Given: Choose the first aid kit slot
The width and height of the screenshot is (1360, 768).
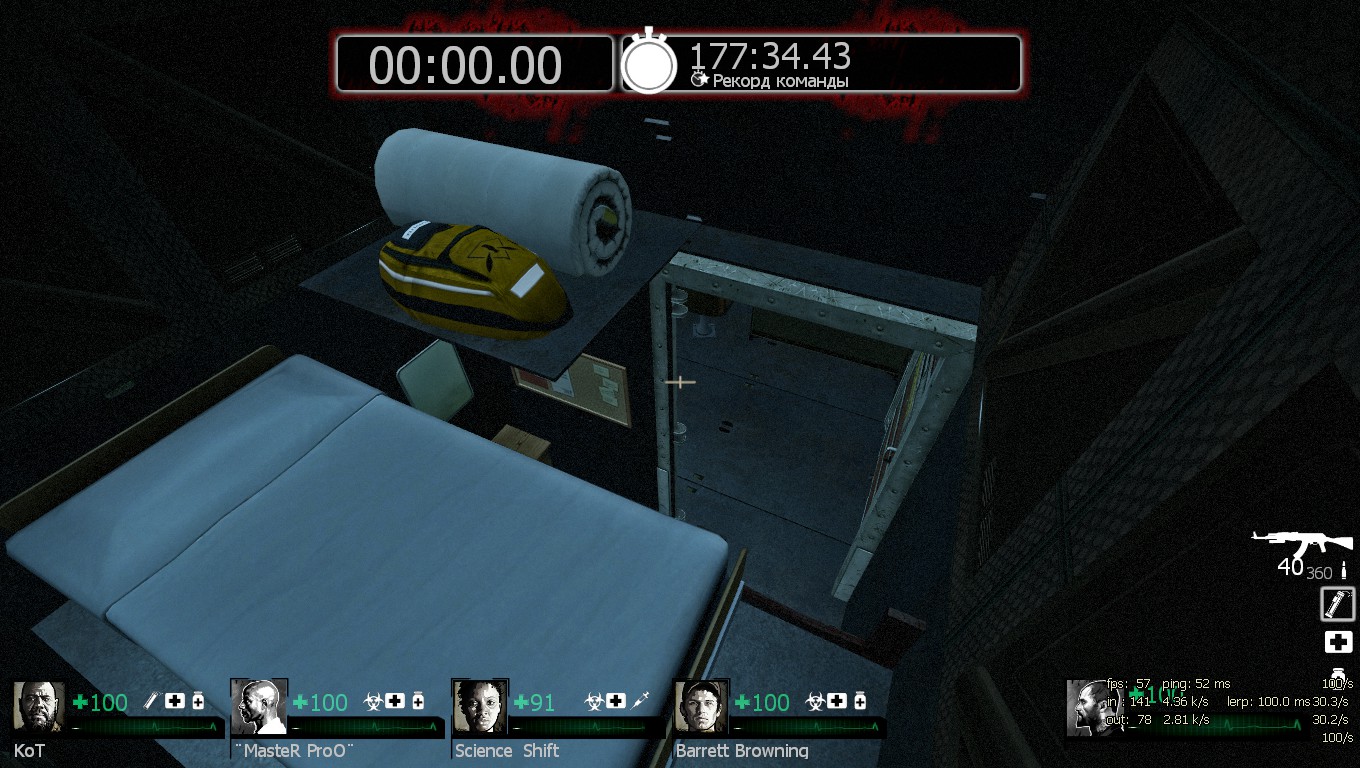Looking at the screenshot, I should click(x=1338, y=643).
